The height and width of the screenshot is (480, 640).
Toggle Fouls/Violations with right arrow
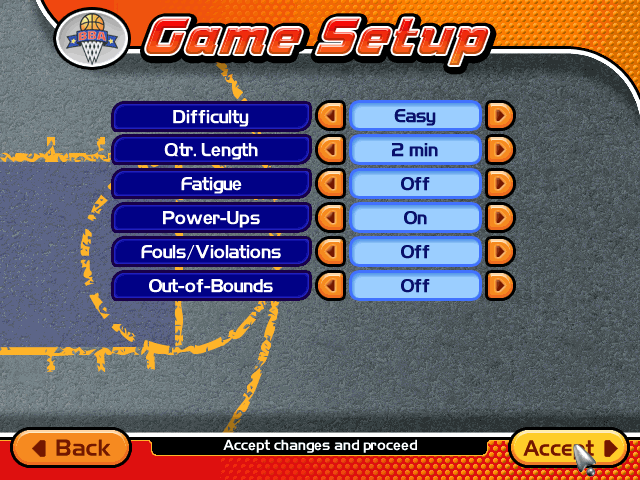[500, 252]
